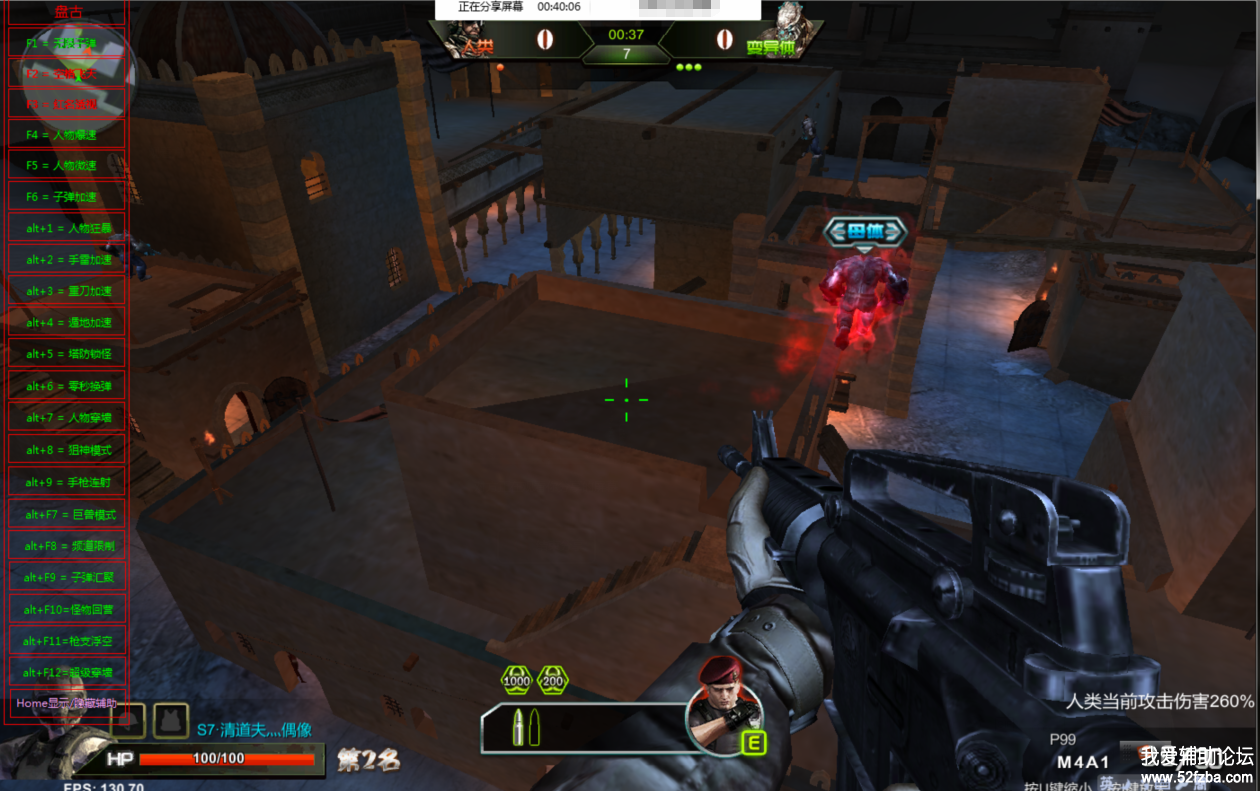1260x791 pixels.
Task: Toggle the alt+8 狙神模式 overlay entry
Action: (68, 450)
